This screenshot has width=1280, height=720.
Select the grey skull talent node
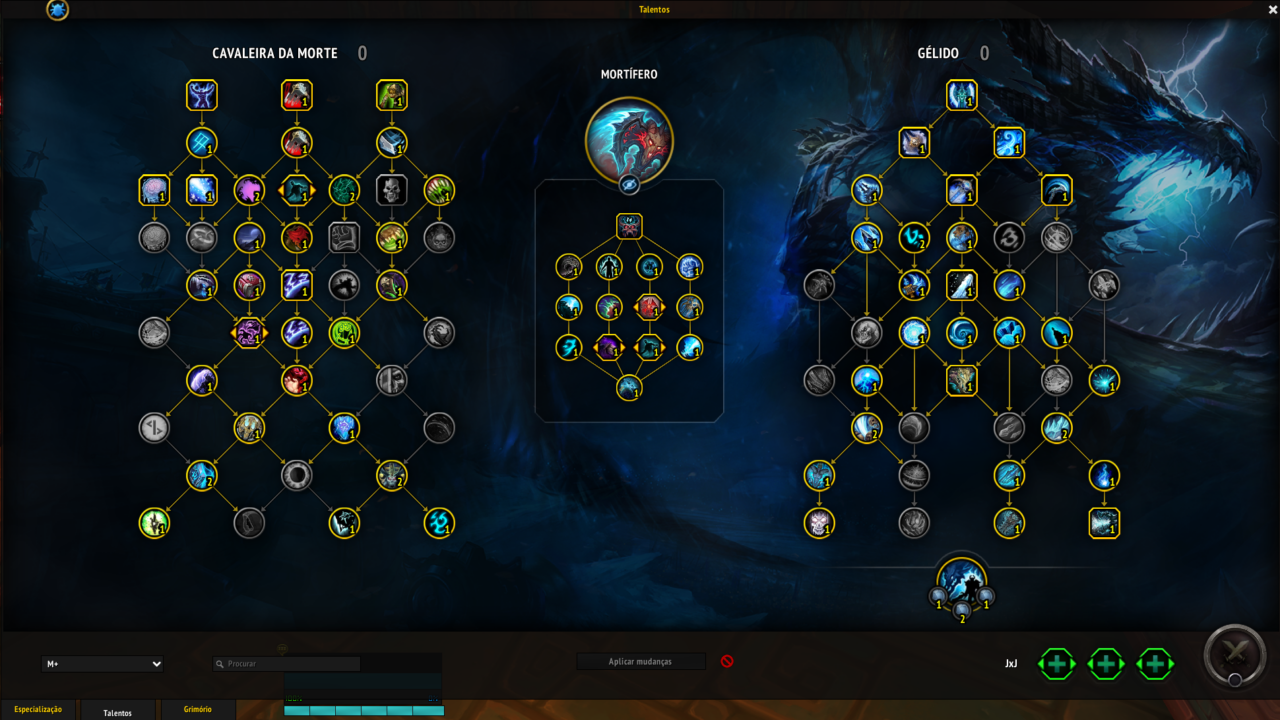tap(392, 190)
